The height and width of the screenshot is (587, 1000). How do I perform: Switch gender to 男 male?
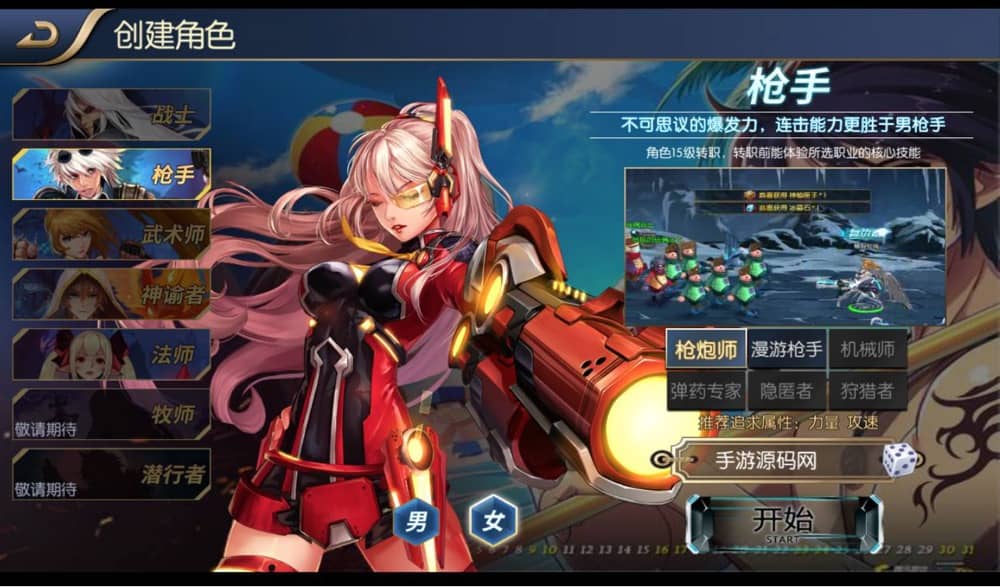point(417,520)
